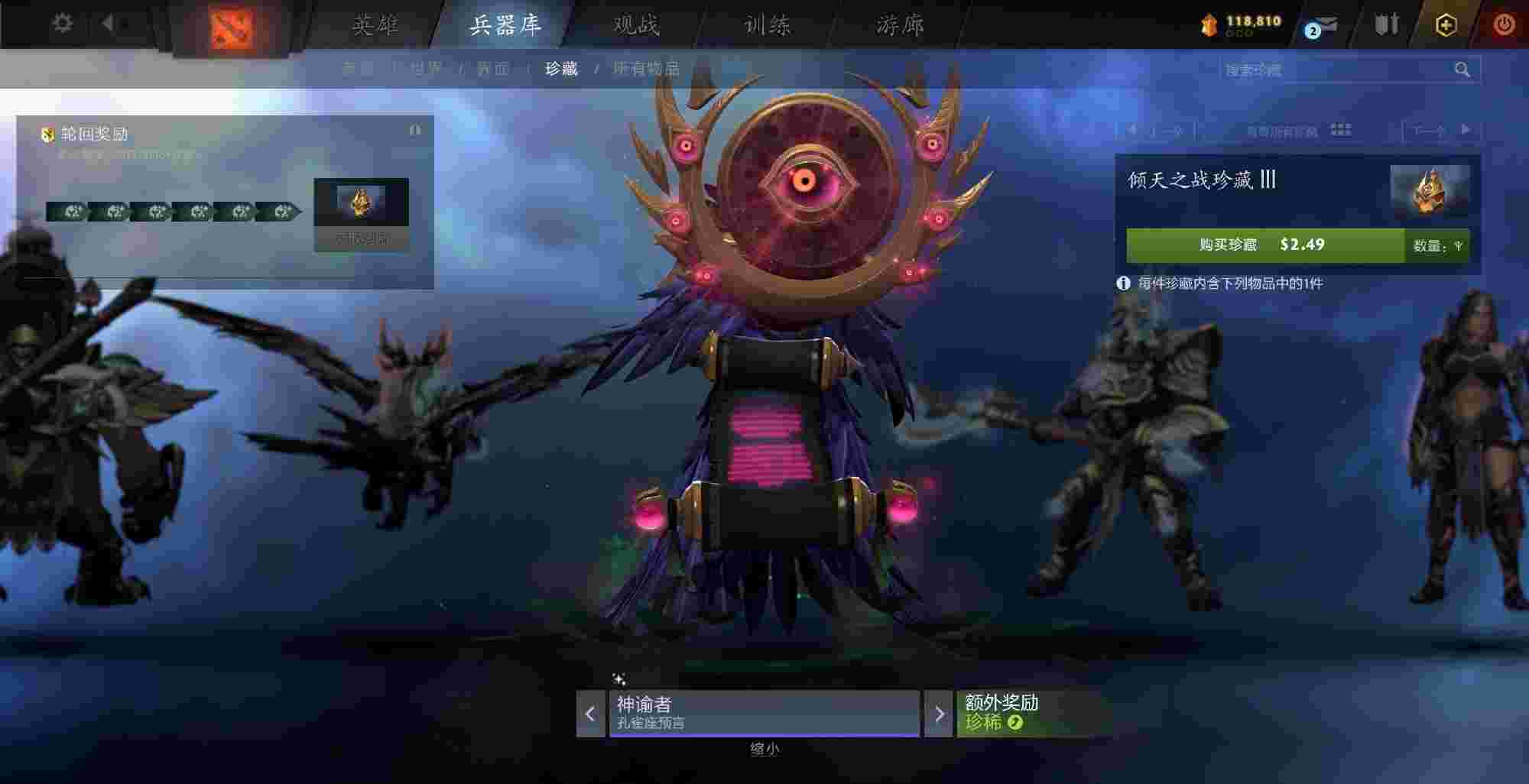Image resolution: width=1529 pixels, height=784 pixels.
Task: Show the 所有物品 (All Items) sub-category
Action: click(646, 69)
